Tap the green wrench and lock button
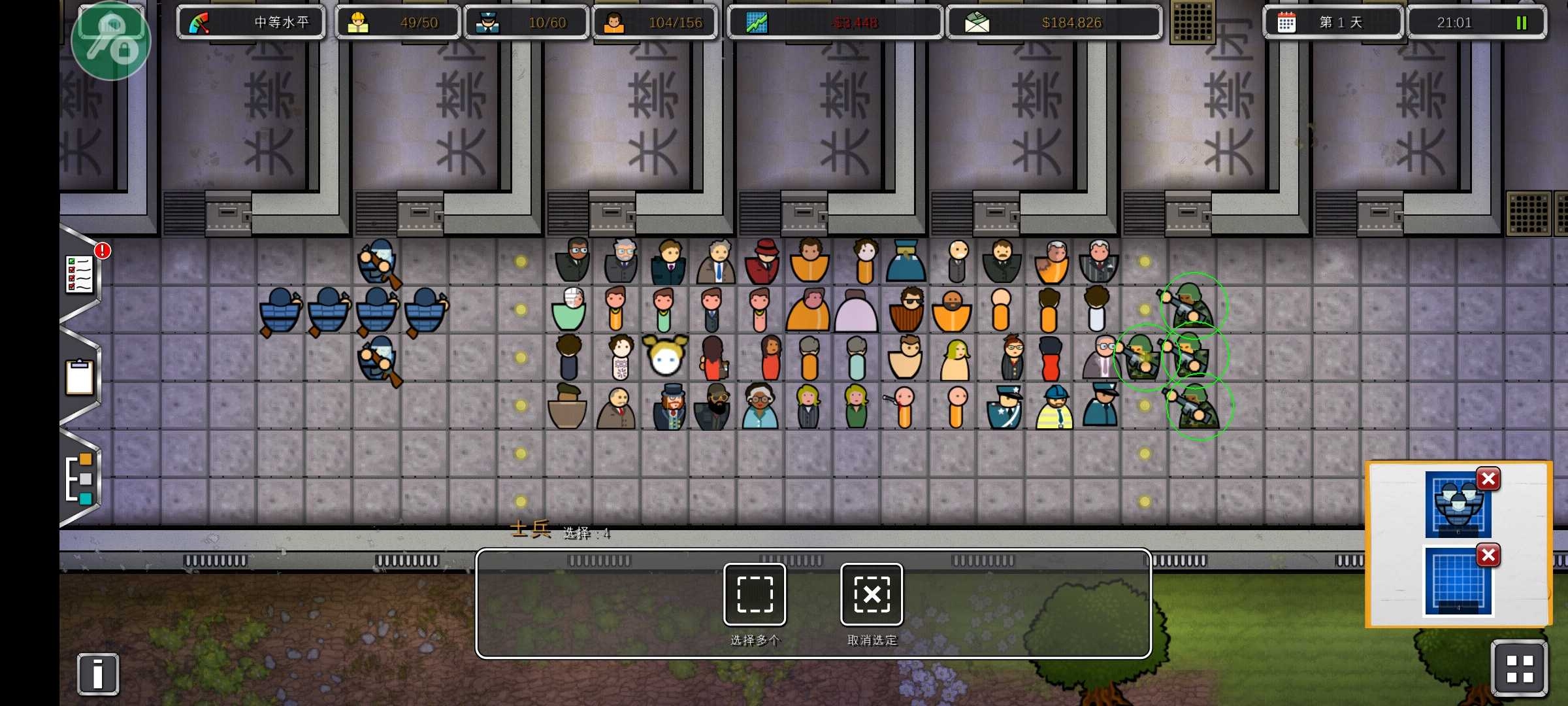The width and height of the screenshot is (1568, 706). (111, 41)
